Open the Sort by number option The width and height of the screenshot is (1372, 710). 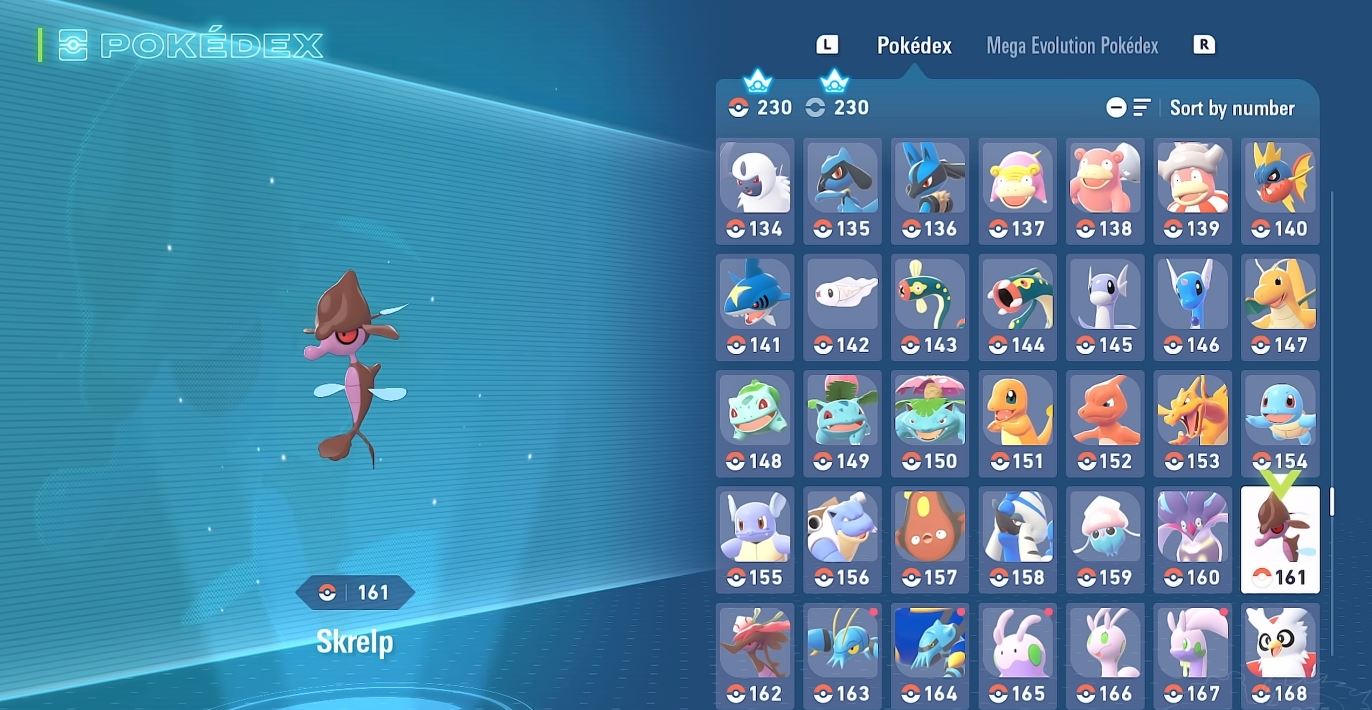pos(1231,108)
